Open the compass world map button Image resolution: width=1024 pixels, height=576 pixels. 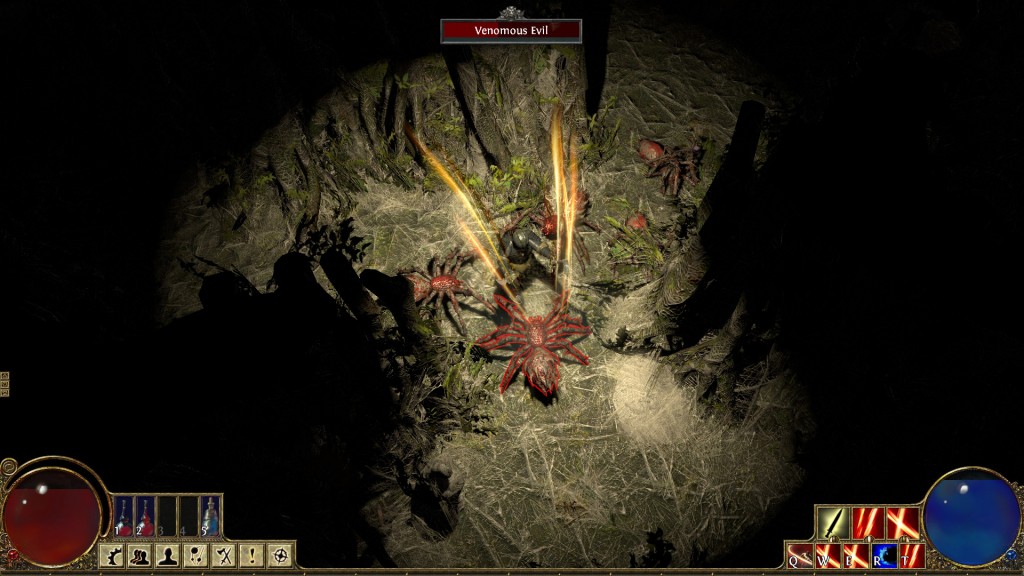pyautogui.click(x=281, y=556)
